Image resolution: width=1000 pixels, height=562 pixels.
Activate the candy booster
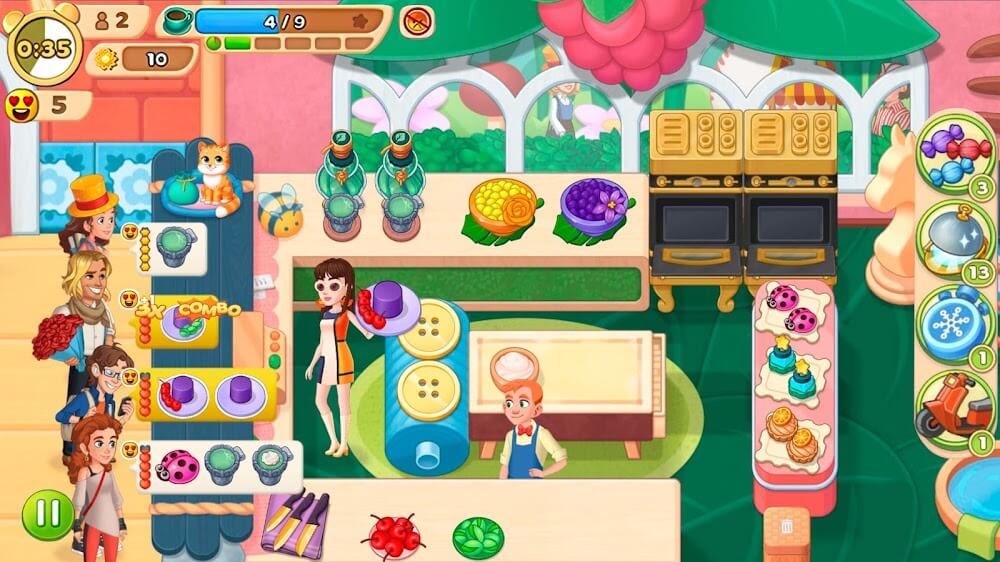[x=953, y=156]
